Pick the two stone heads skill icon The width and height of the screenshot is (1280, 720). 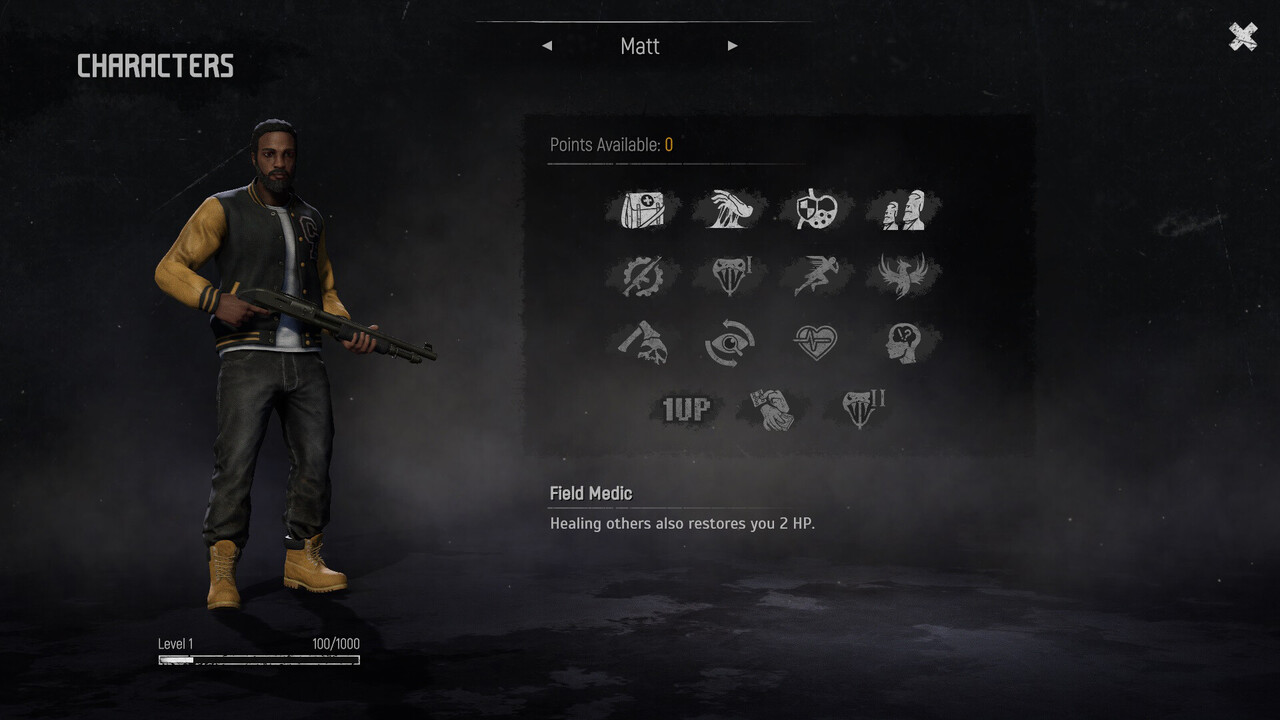(903, 210)
